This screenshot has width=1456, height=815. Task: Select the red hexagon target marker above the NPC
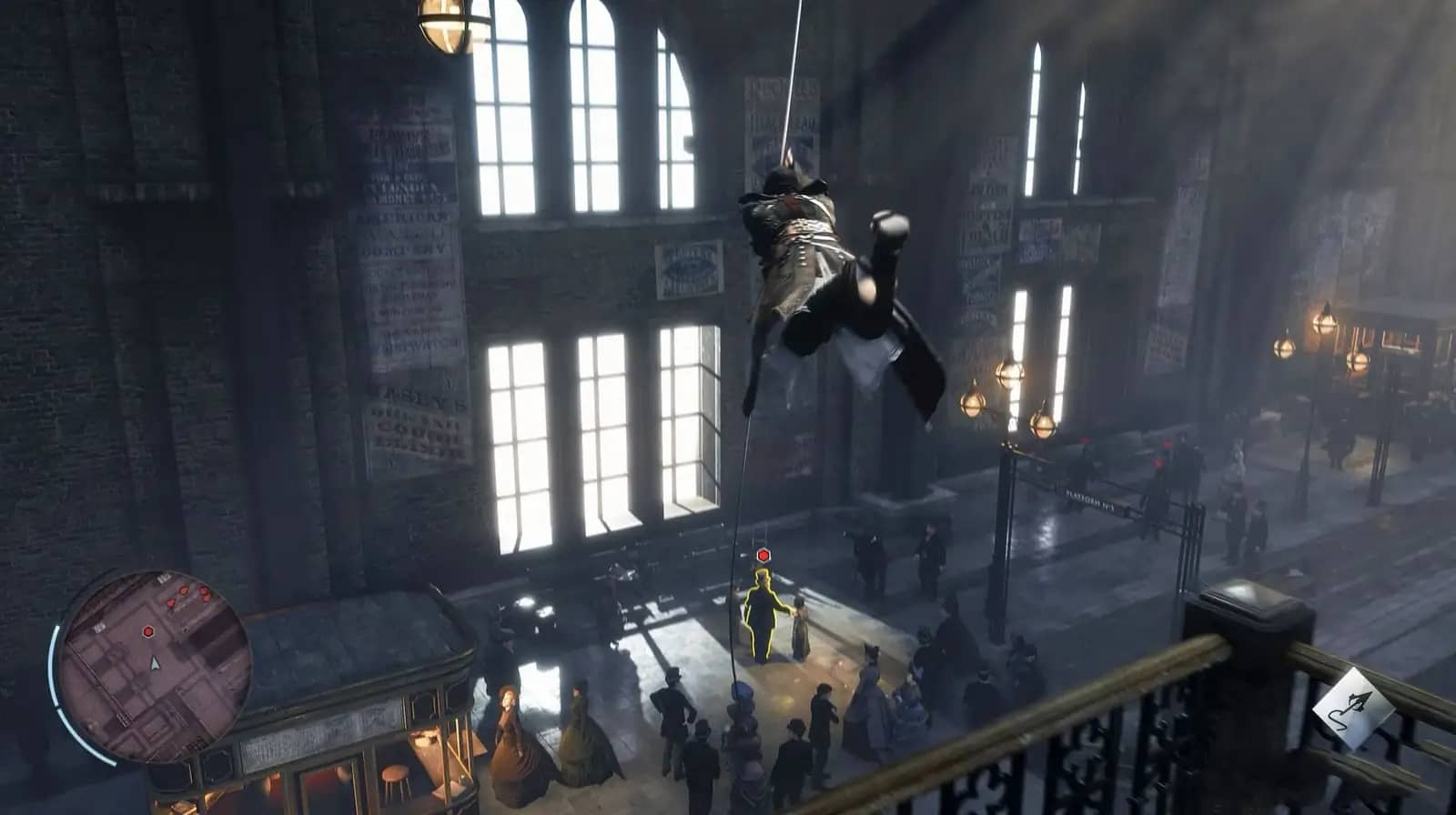tap(763, 555)
